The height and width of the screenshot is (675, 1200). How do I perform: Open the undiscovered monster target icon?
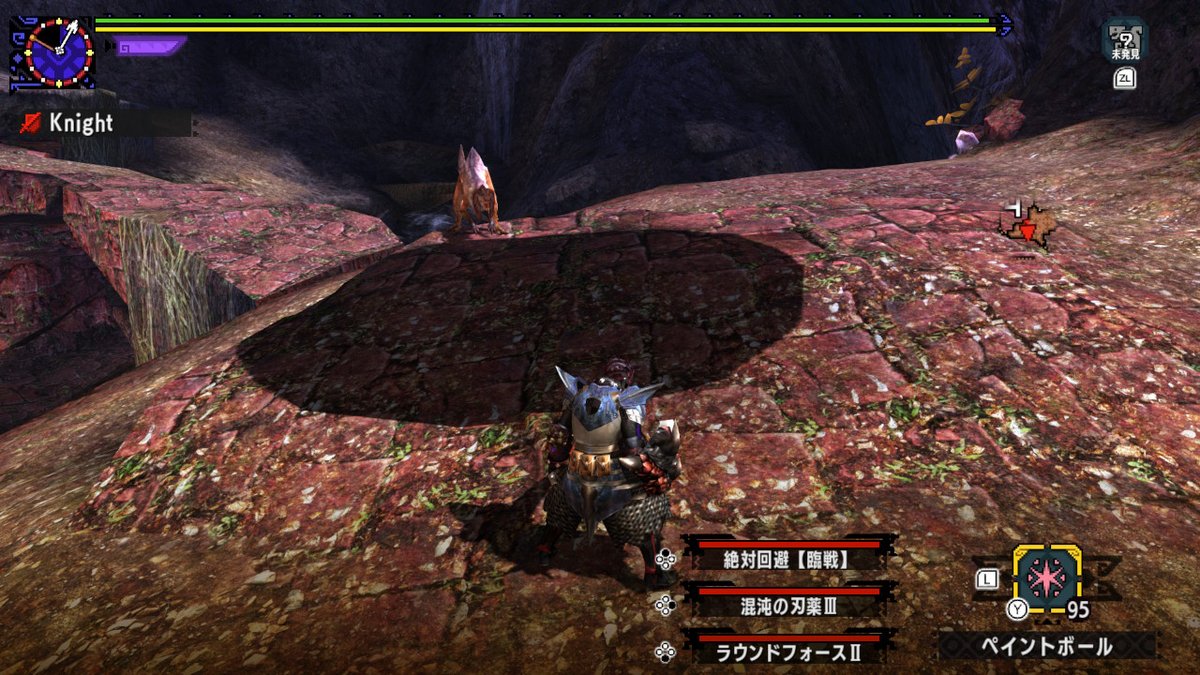[1125, 40]
